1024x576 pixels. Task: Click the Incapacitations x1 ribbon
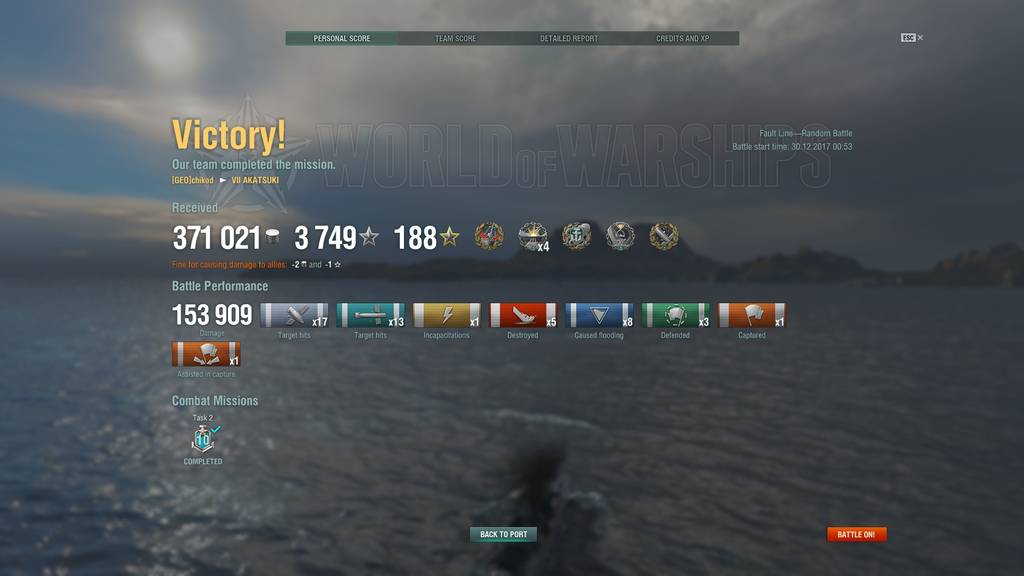pyautogui.click(x=447, y=316)
